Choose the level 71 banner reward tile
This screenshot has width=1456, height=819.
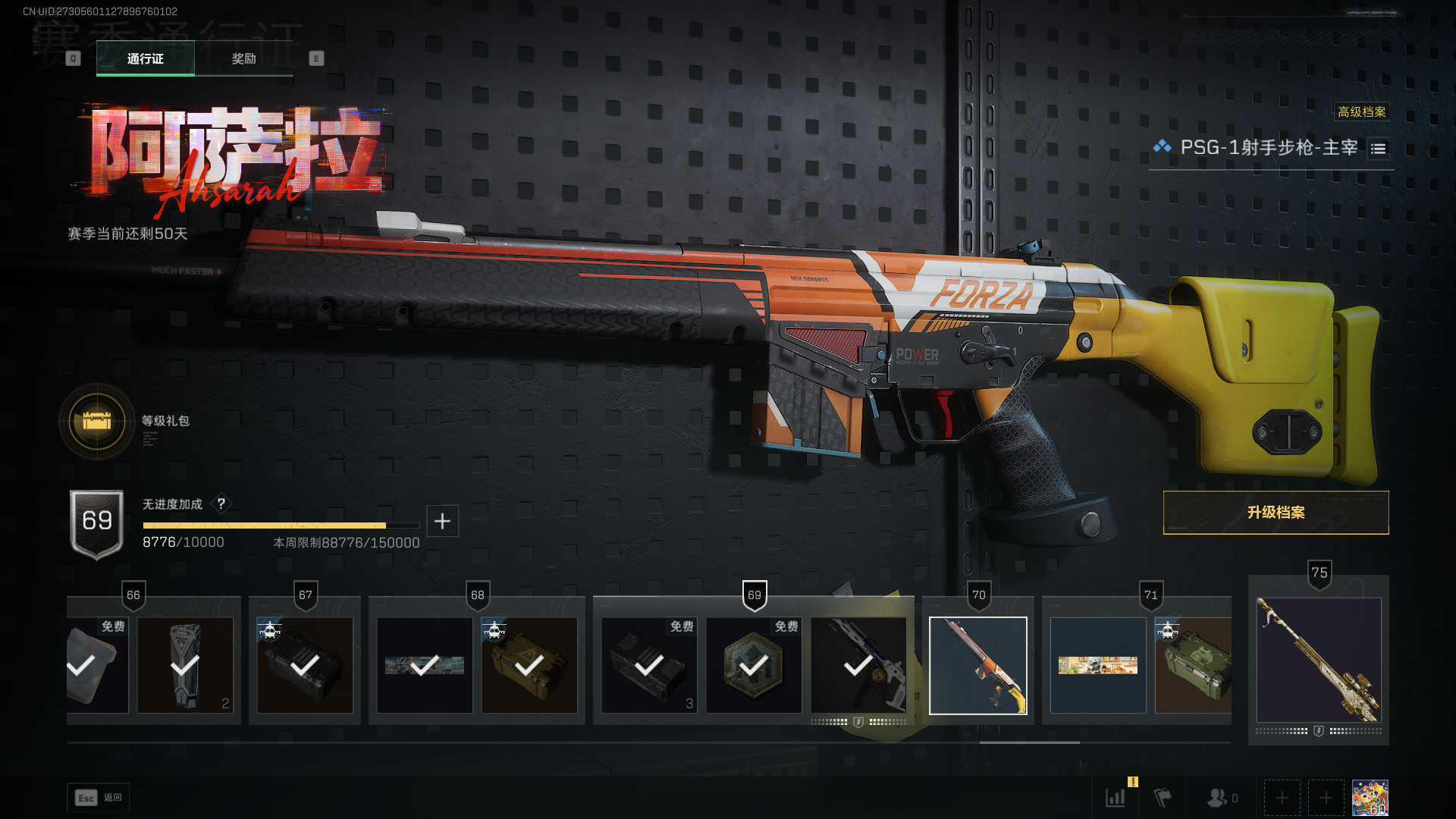1097,665
